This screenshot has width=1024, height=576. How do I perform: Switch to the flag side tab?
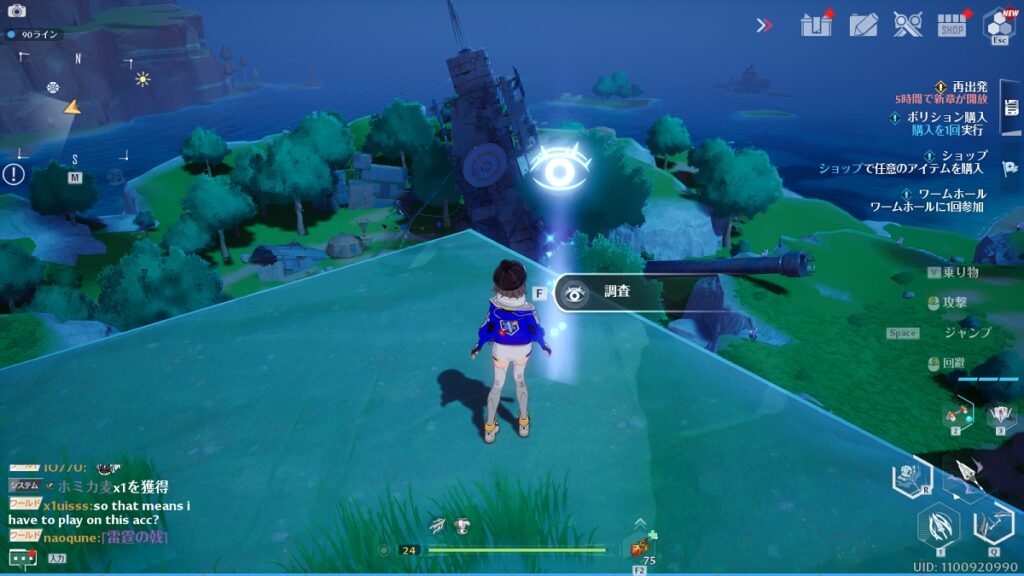(x=1011, y=169)
